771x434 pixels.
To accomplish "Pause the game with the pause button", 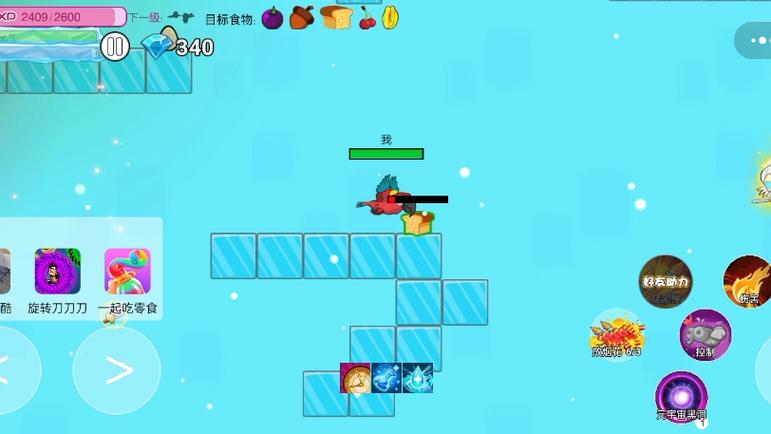I will (x=115, y=45).
